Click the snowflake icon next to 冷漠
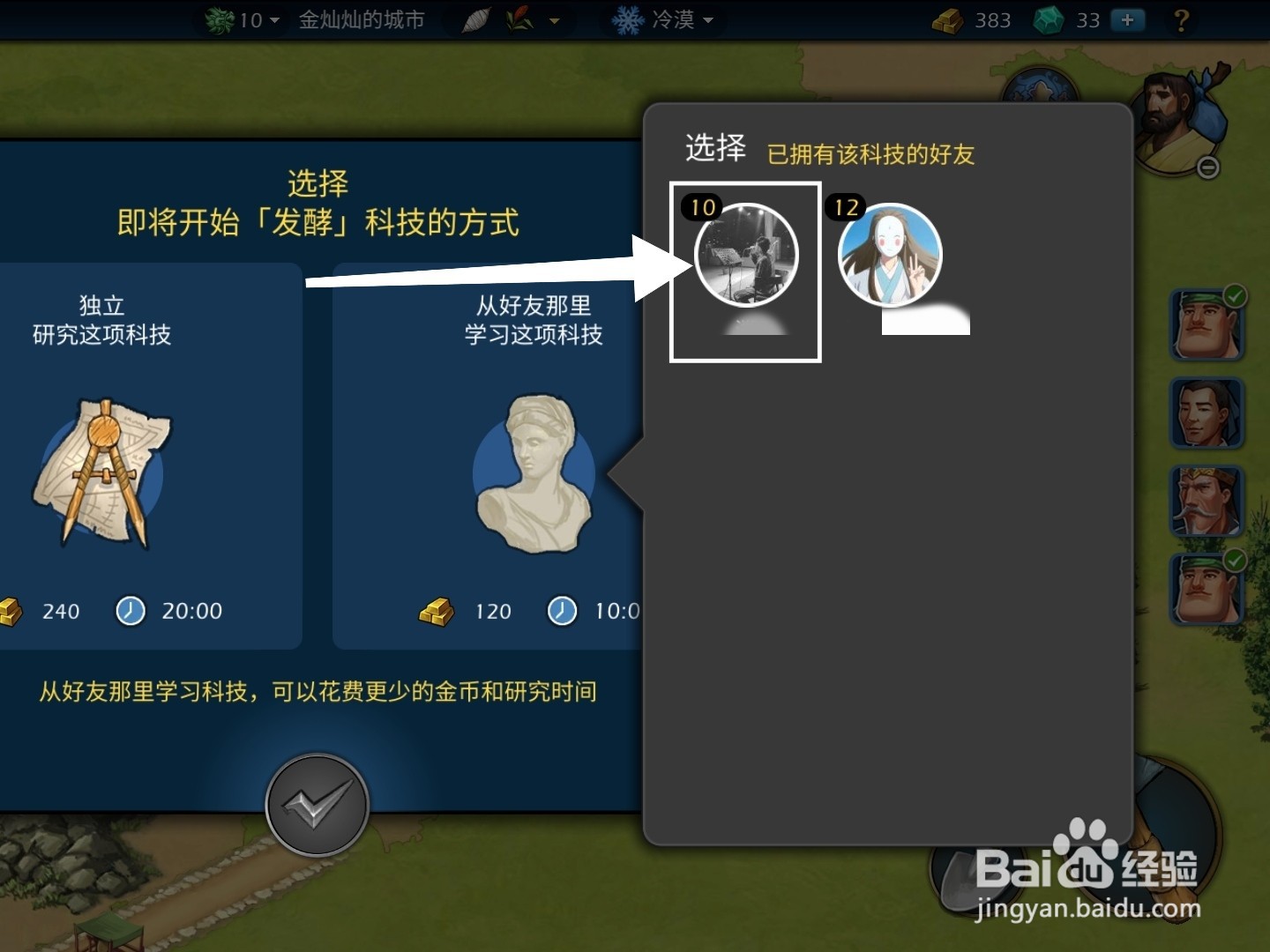Image resolution: width=1270 pixels, height=952 pixels. (628, 19)
